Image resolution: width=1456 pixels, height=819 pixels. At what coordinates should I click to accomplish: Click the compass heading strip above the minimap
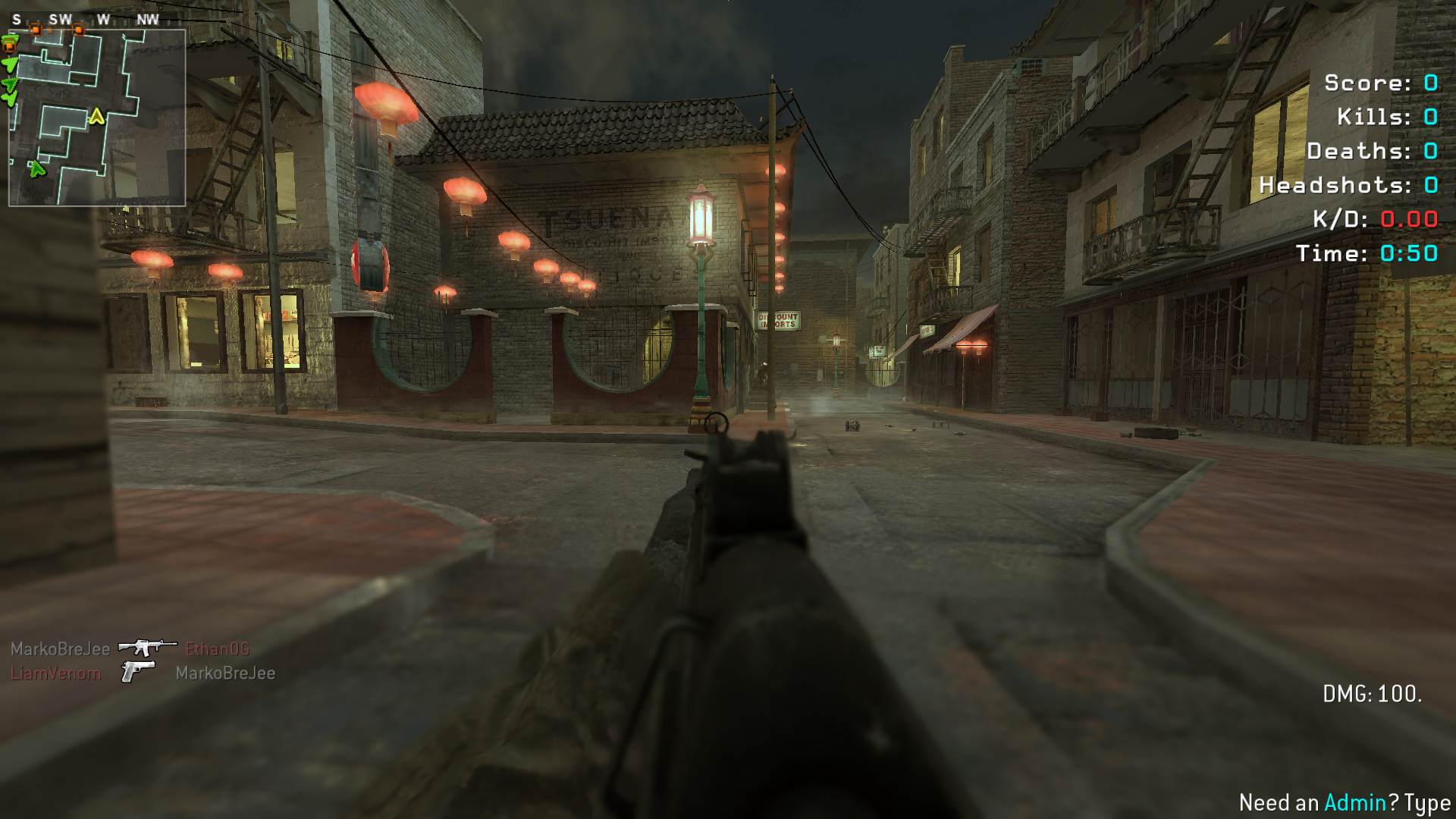[85, 20]
